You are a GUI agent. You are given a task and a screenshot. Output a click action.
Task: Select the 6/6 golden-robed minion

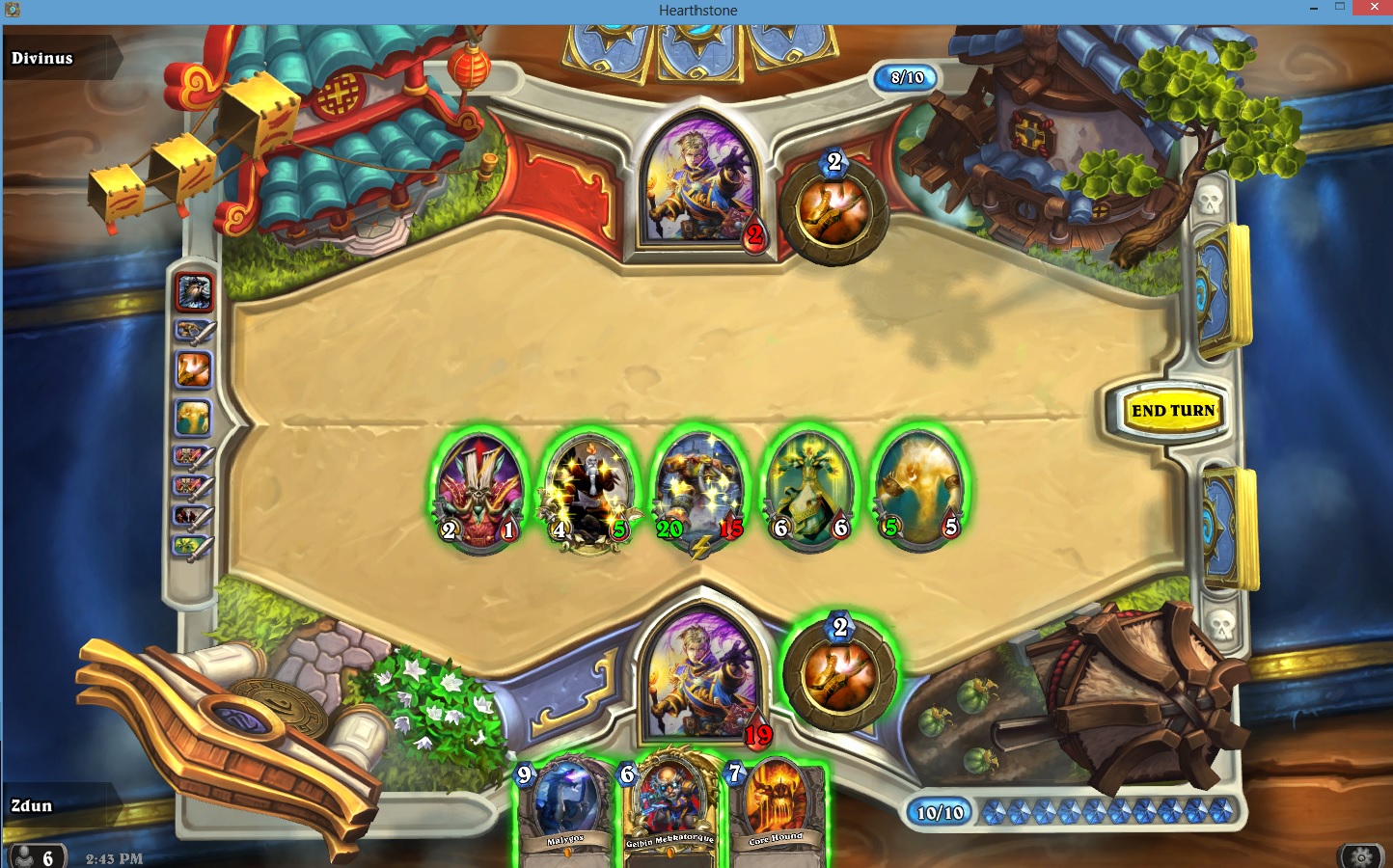pyautogui.click(x=808, y=491)
